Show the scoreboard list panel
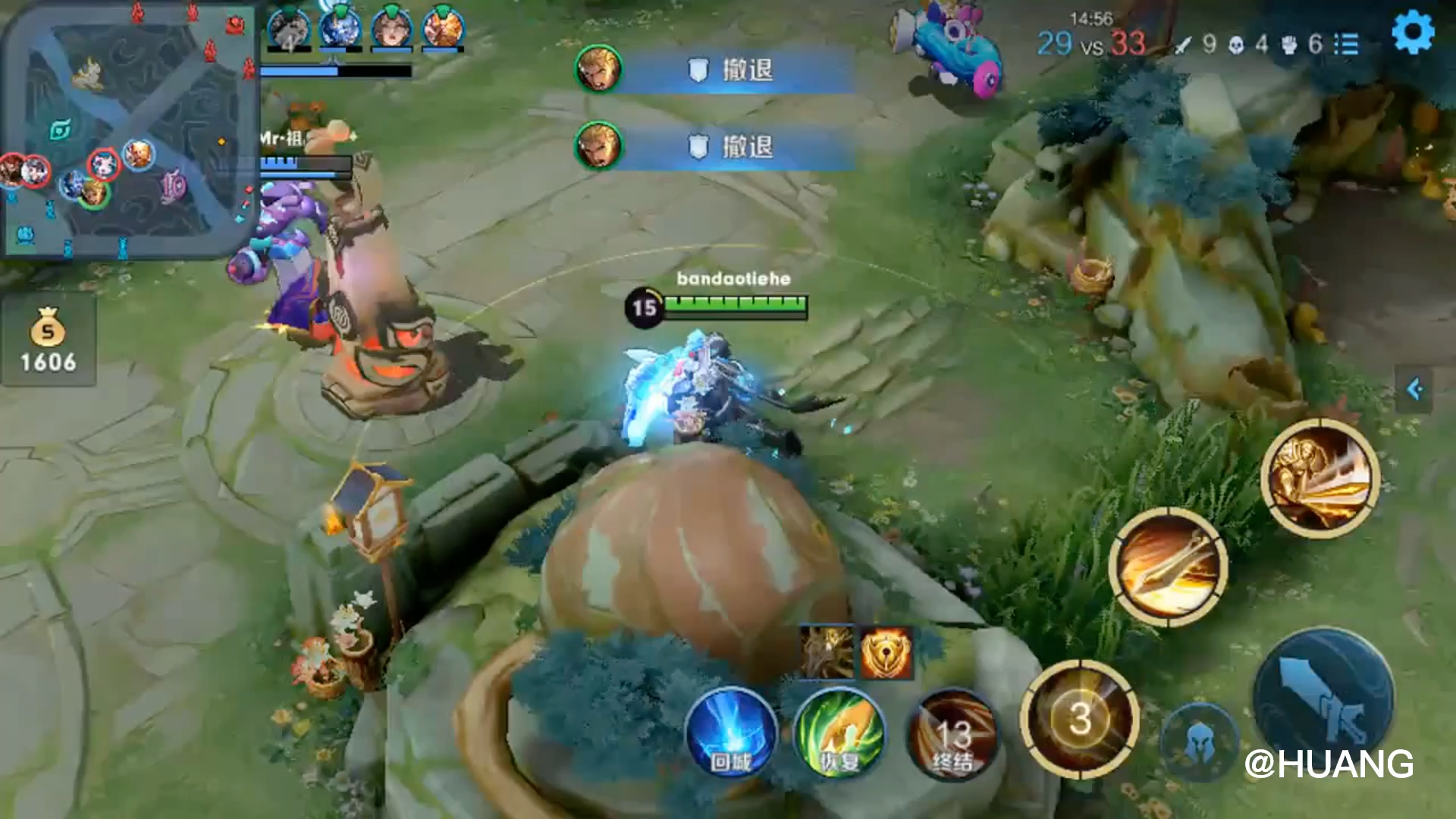Screen dimensions: 1456x819 click(x=1346, y=44)
